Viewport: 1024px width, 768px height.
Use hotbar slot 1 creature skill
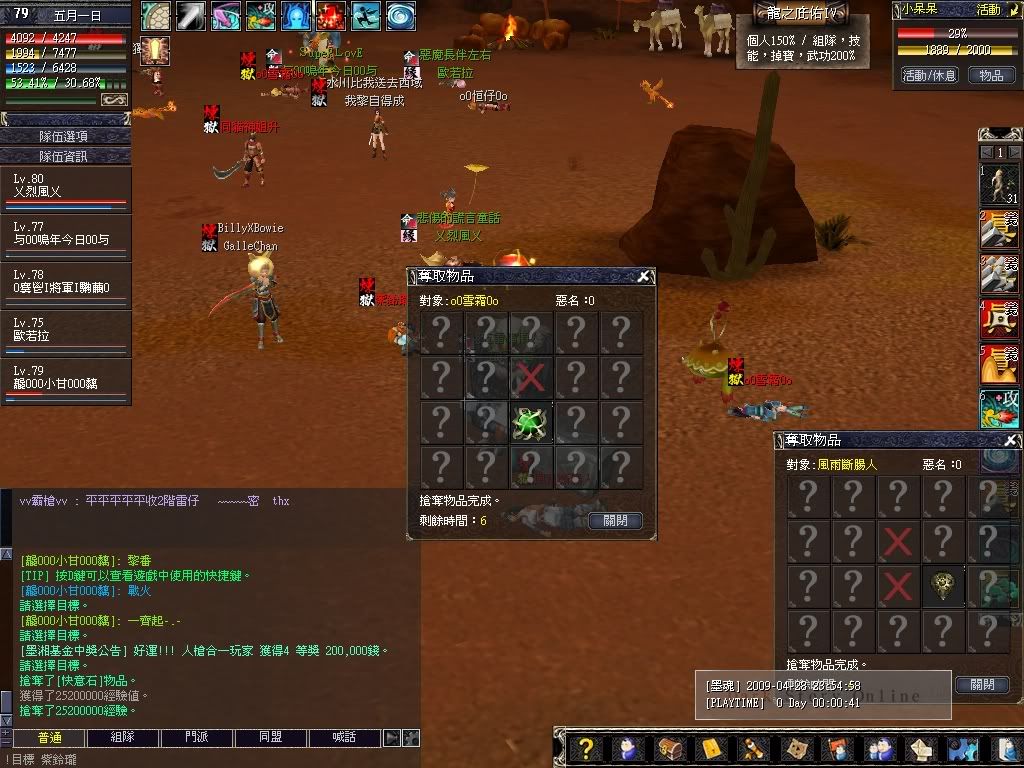pos(1000,186)
